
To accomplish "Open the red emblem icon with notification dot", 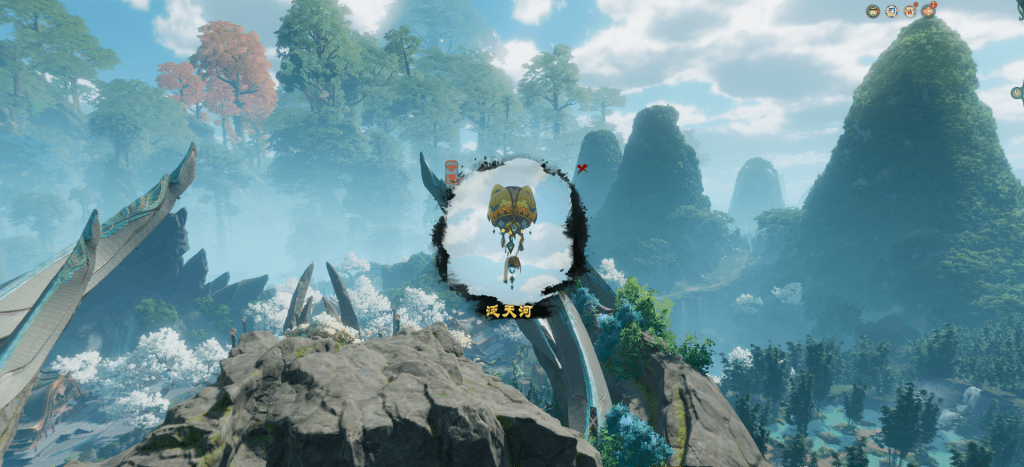I will tap(910, 11).
